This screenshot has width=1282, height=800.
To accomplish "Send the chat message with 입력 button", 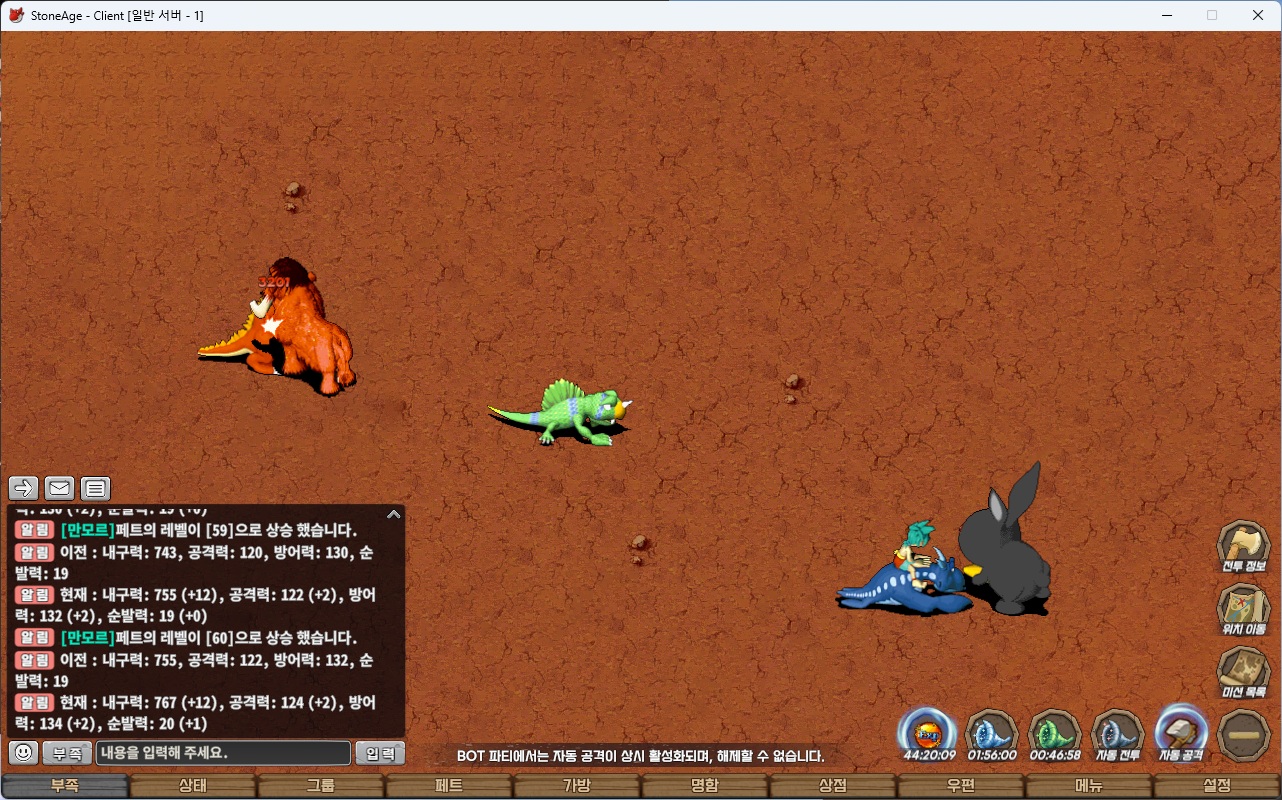I will [x=380, y=753].
